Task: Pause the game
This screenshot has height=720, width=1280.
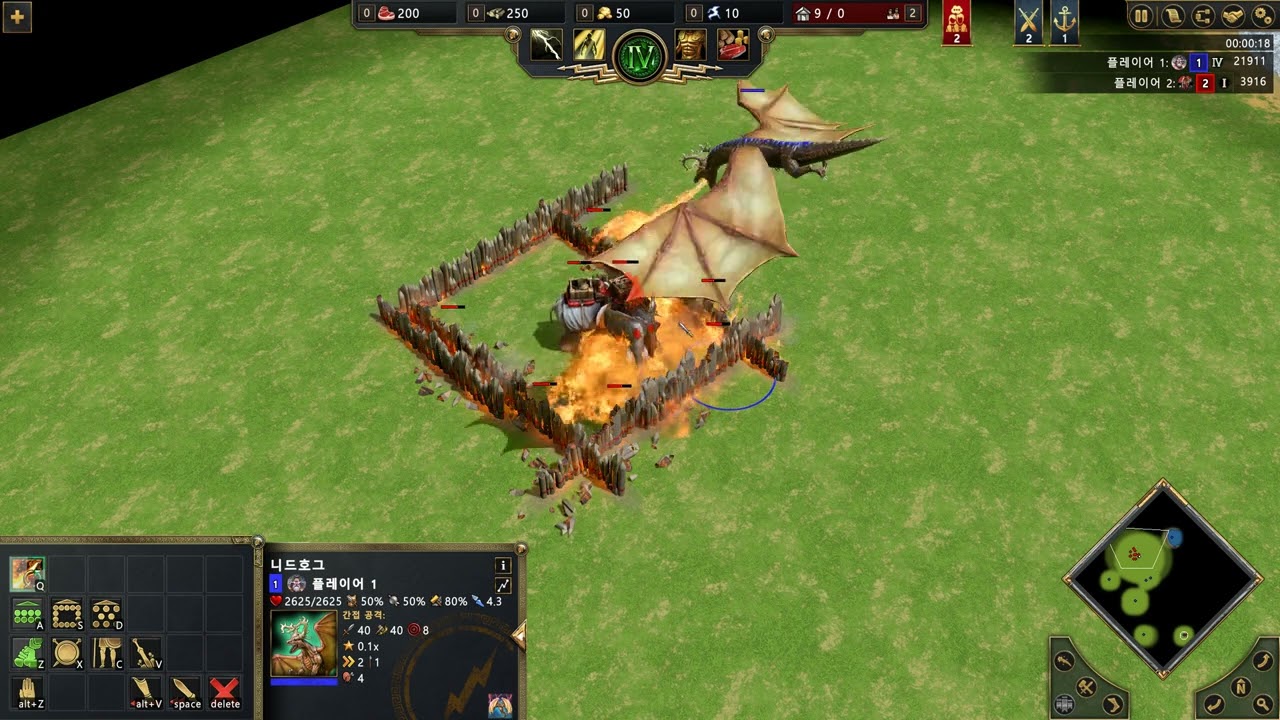Action: pyautogui.click(x=1141, y=16)
